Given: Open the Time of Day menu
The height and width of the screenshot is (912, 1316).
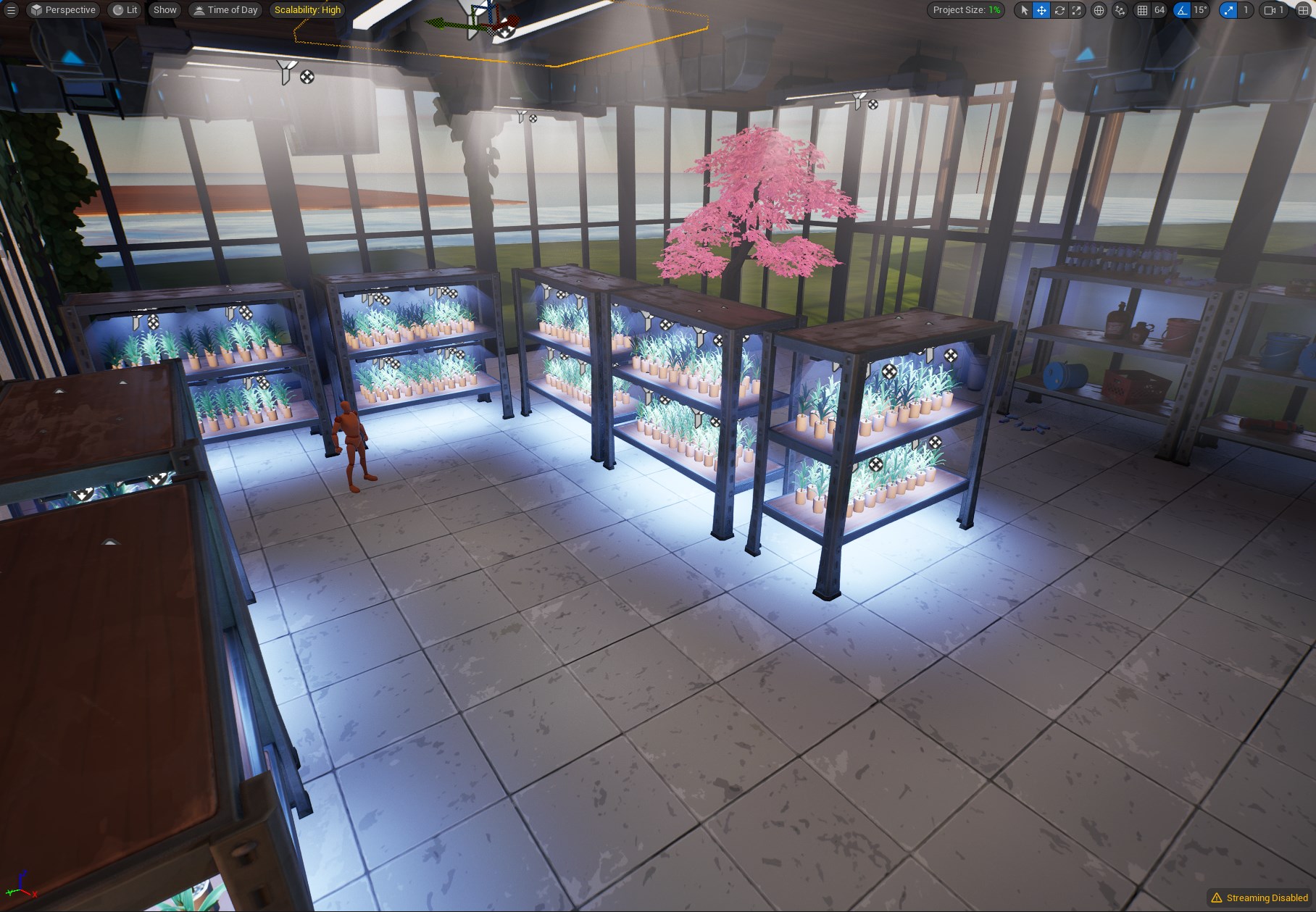Looking at the screenshot, I should (225, 10).
